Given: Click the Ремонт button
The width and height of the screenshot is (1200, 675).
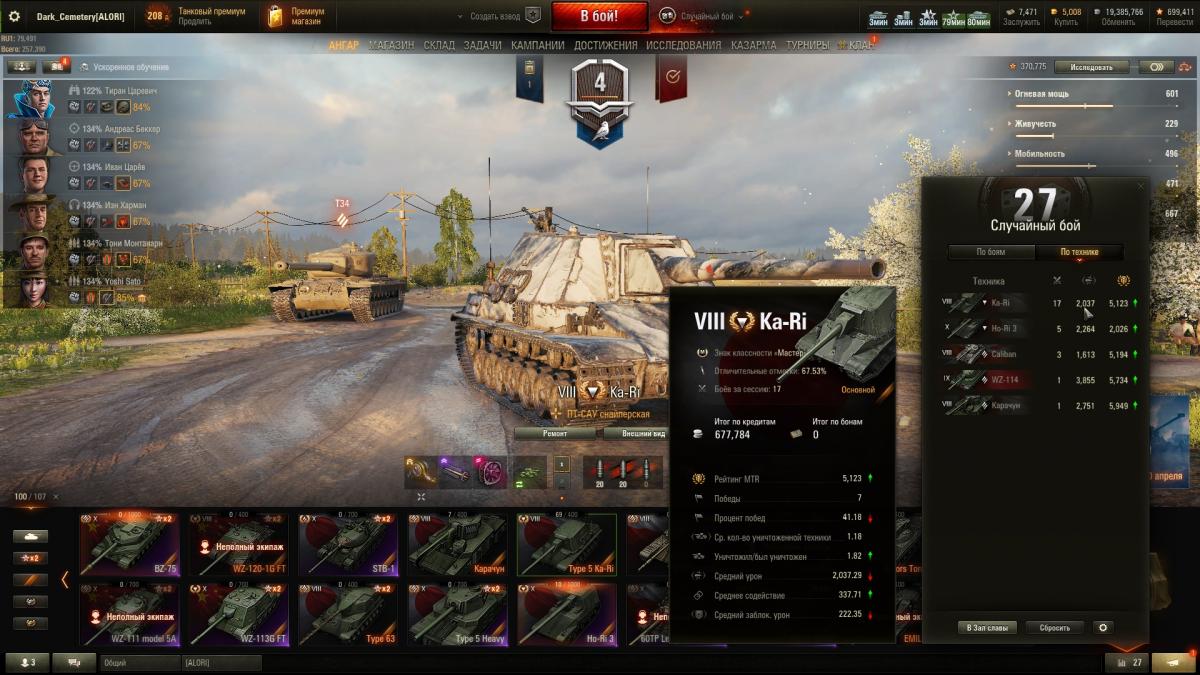Looking at the screenshot, I should coord(555,433).
